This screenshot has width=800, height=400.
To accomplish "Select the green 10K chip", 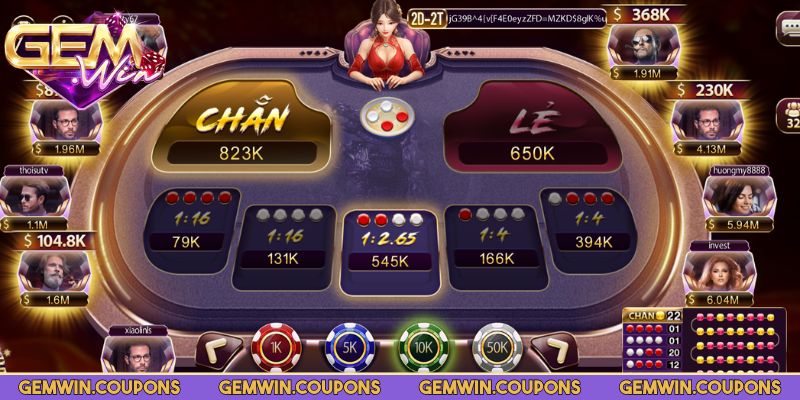I will click(x=420, y=346).
